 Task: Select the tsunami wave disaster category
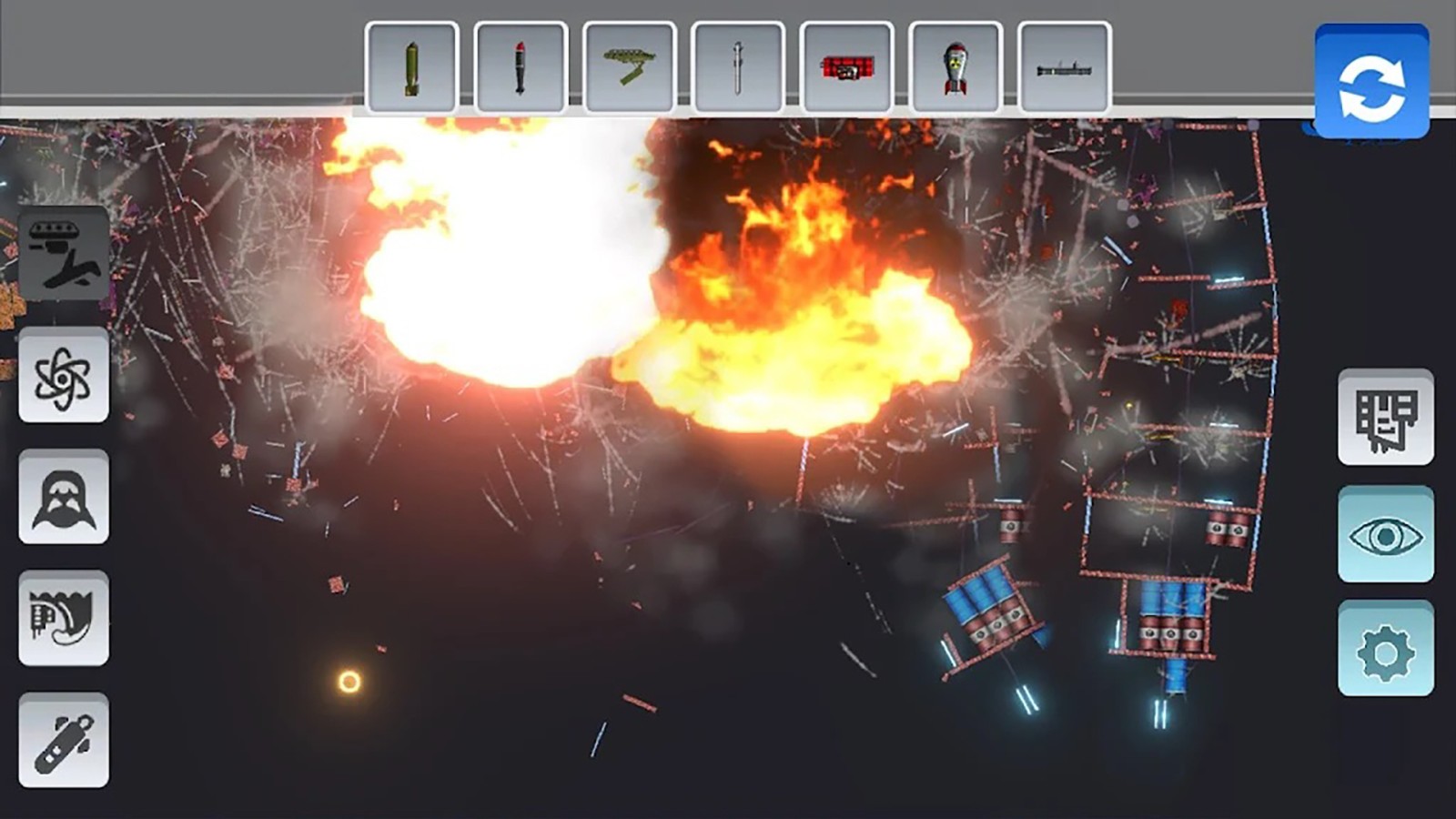point(64,619)
